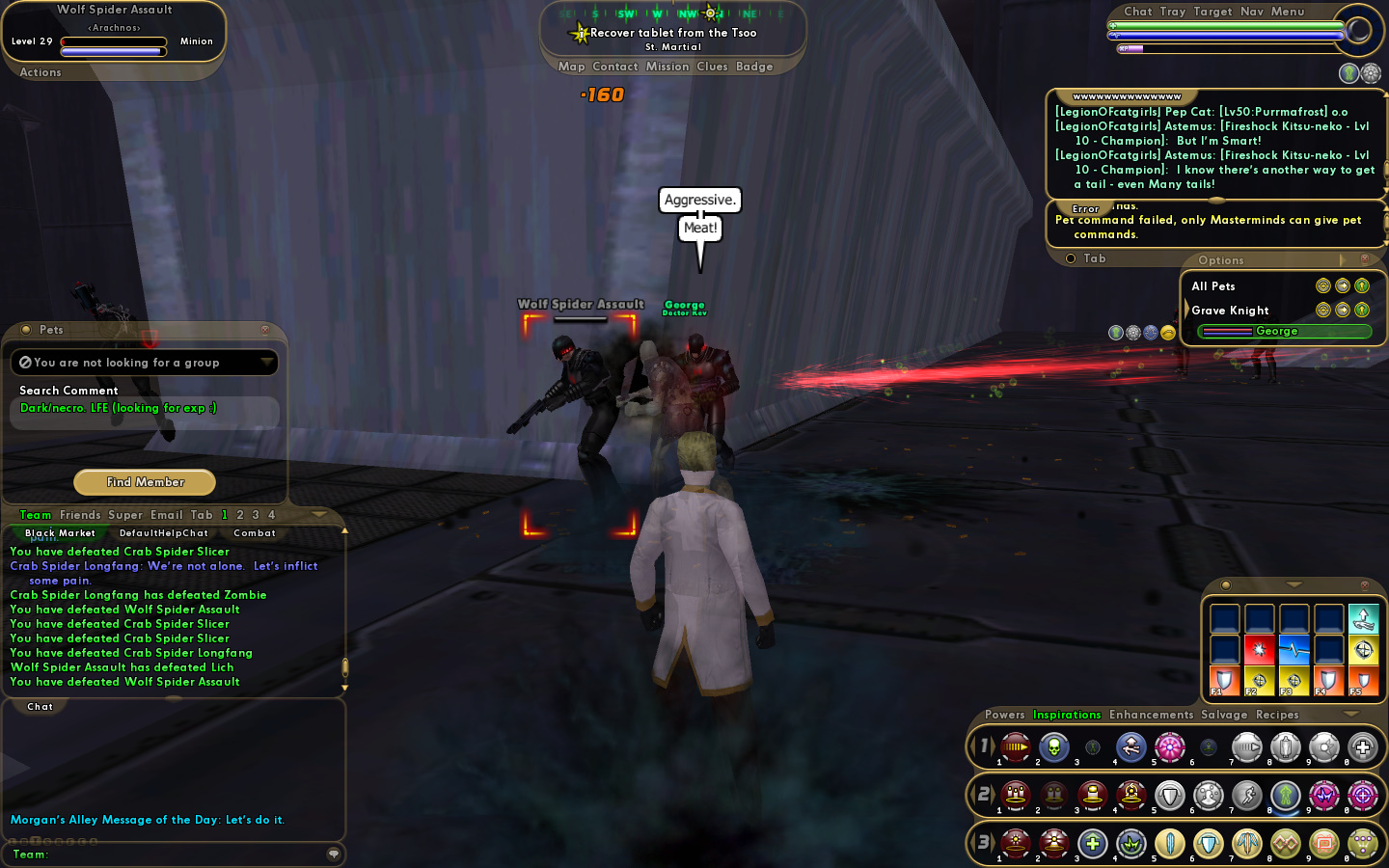Open the Salvage tab
Viewport: 1389px width, 868px height.
[1224, 715]
